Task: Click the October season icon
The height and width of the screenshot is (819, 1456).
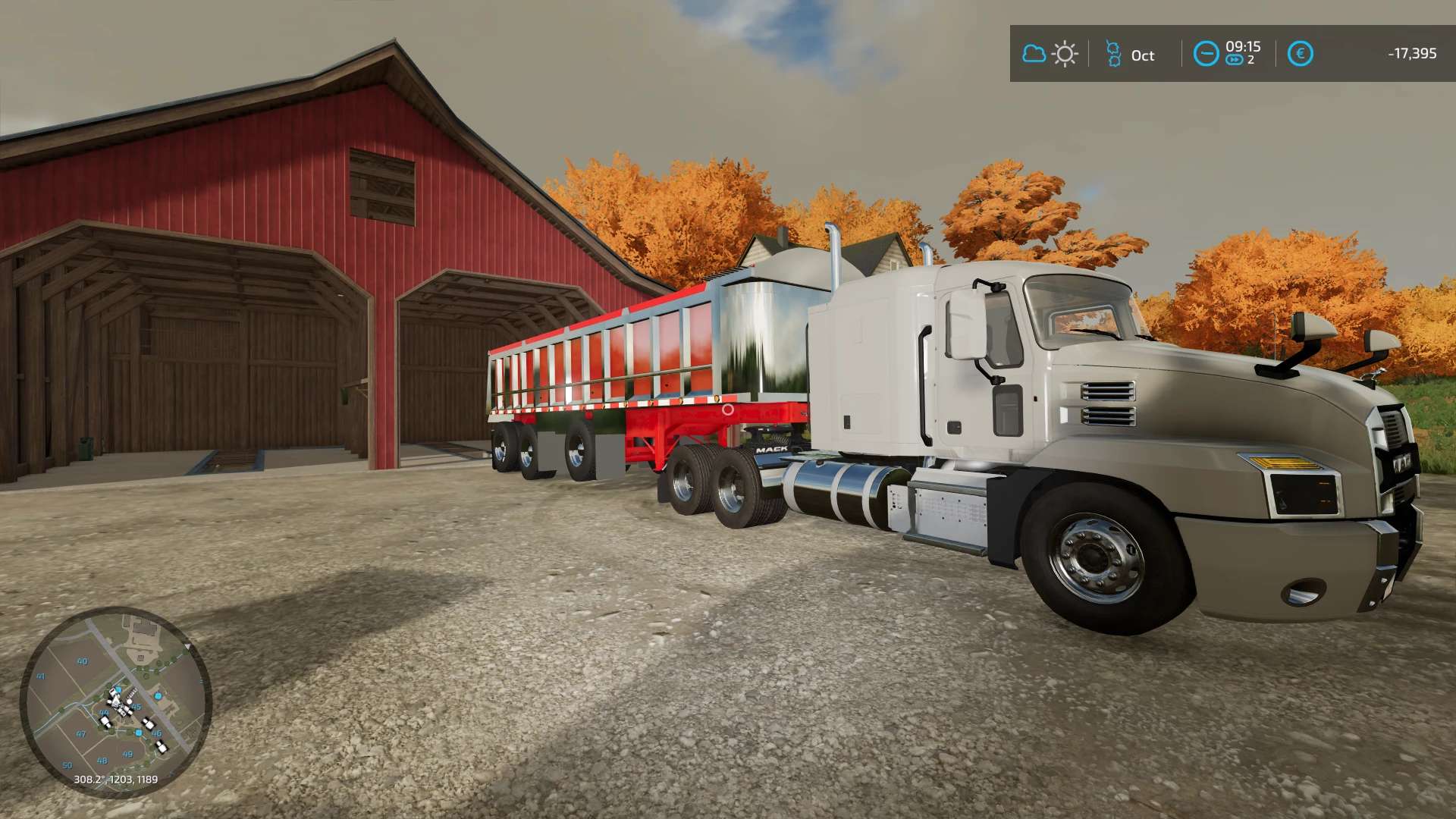Action: click(x=1113, y=54)
